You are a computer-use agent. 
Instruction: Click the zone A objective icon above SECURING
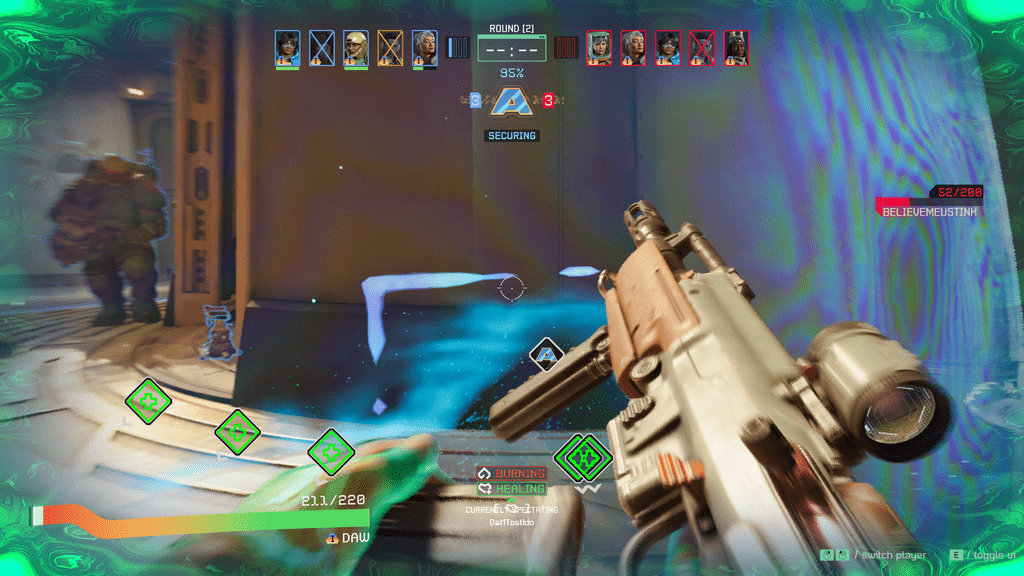[512, 101]
